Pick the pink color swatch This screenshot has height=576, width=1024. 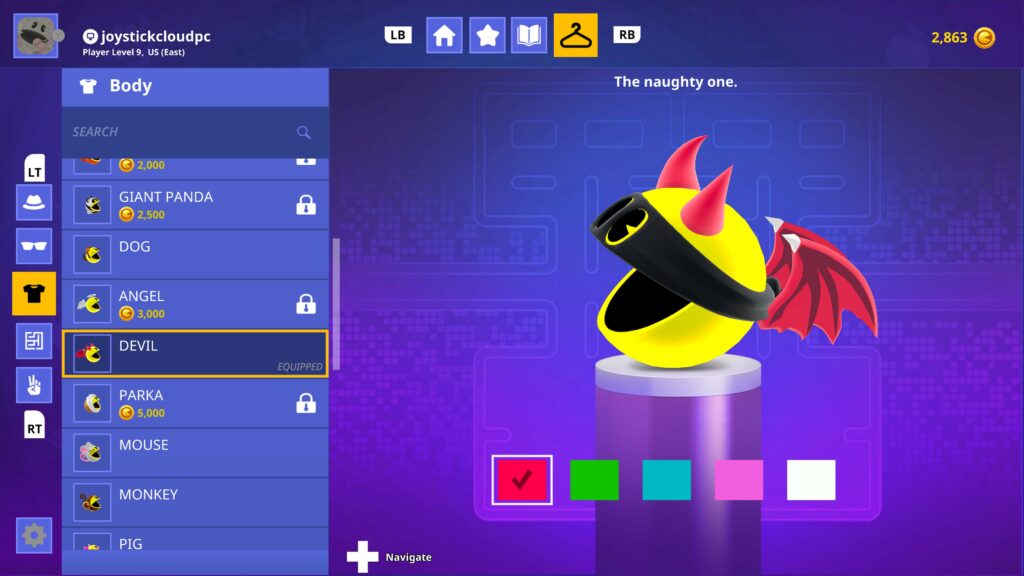click(738, 480)
